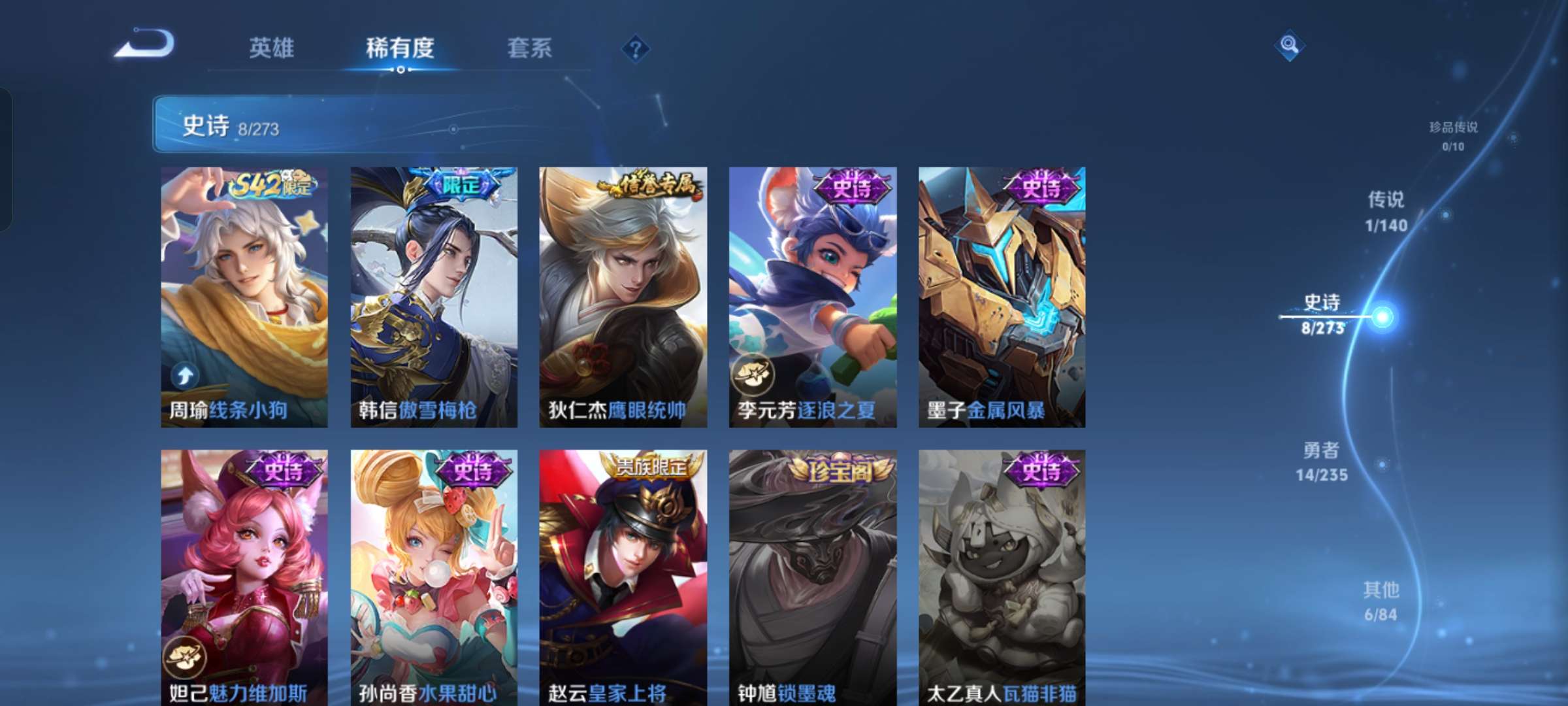Open the 赵云皇家上将 skin thumbnail

click(x=624, y=575)
